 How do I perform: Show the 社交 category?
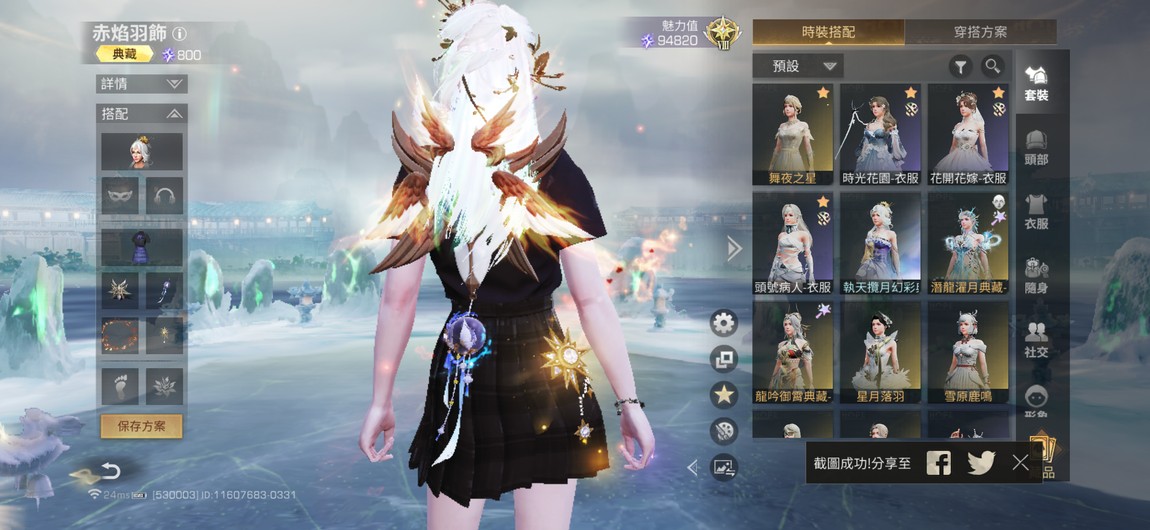[x=1036, y=340]
